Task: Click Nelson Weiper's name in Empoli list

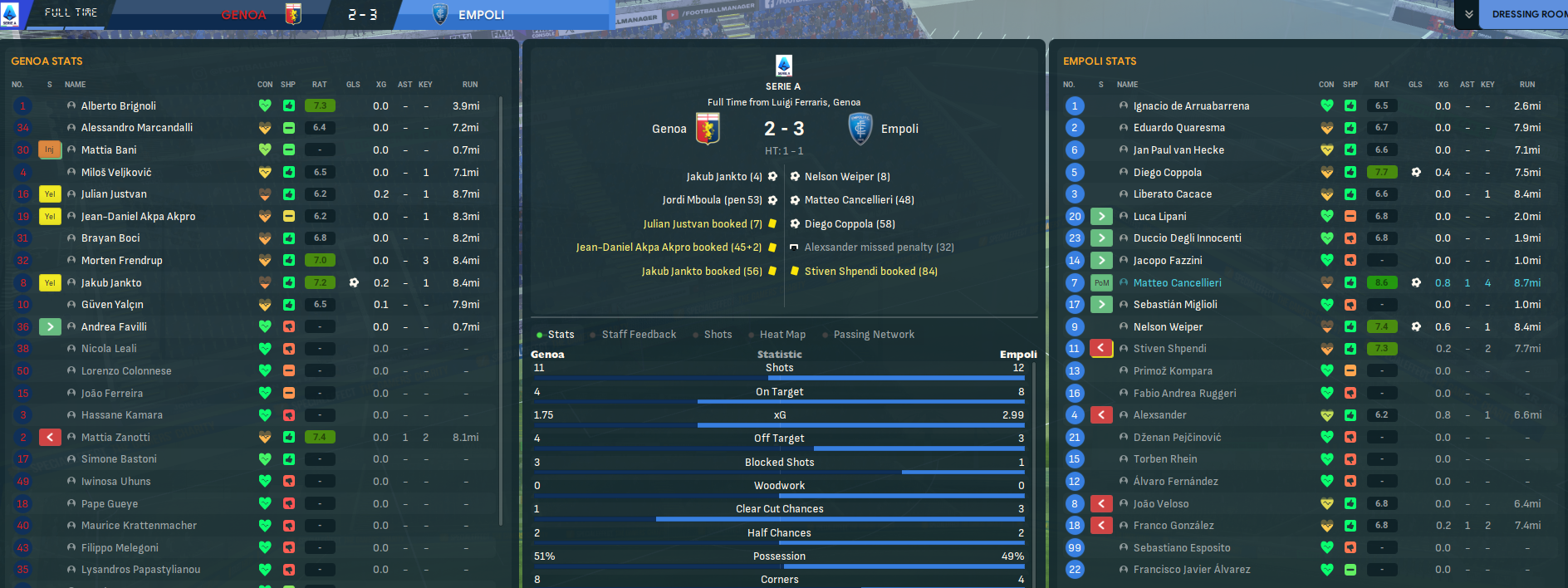Action: [x=1168, y=327]
